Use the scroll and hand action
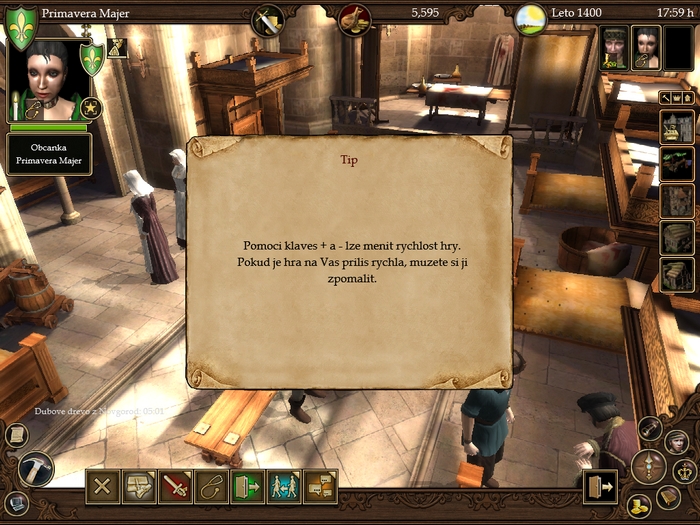Screen dimensions: 700x525 pos(138,487)
